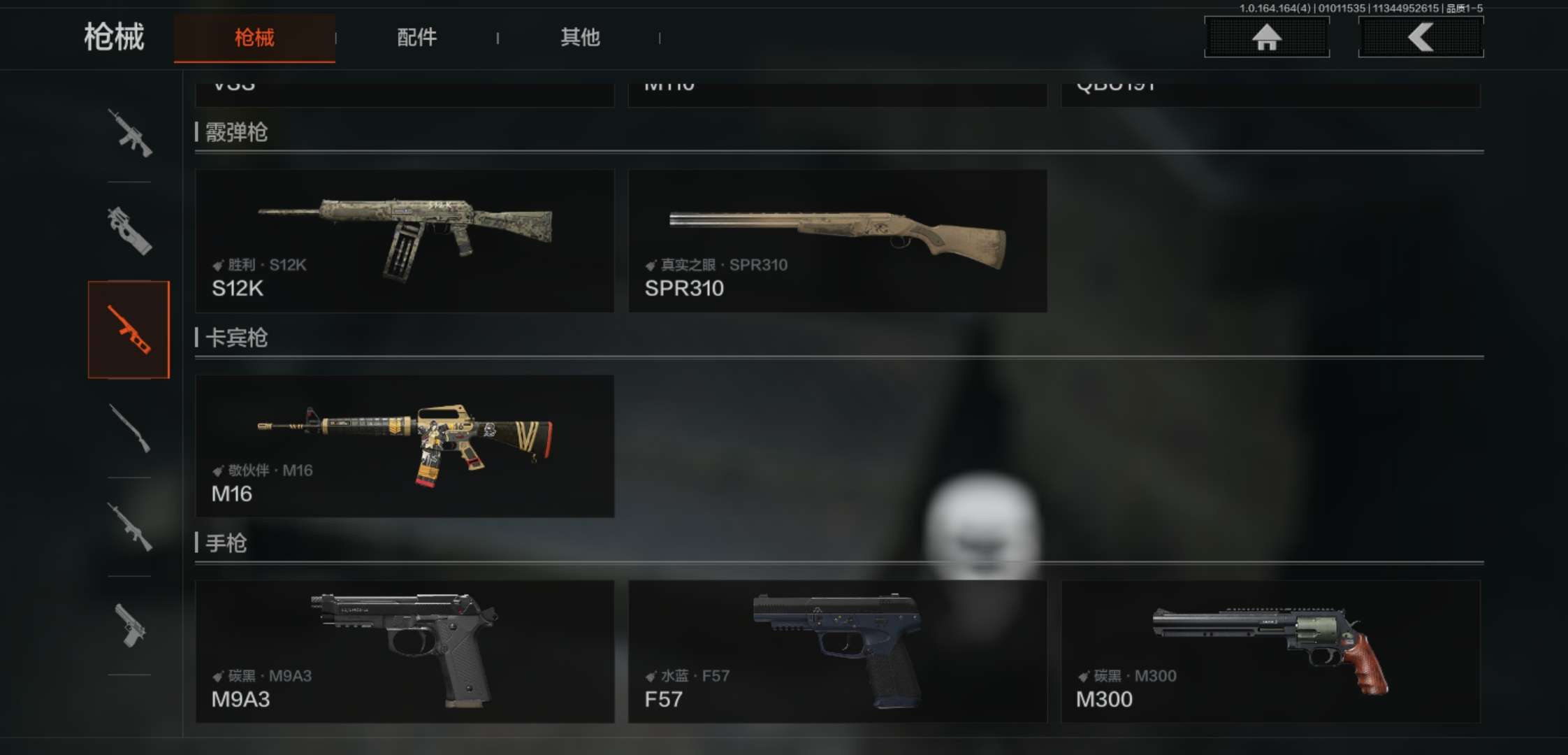The height and width of the screenshot is (755, 1568).
Task: Choose the M300 revolver card
Action: (1270, 652)
